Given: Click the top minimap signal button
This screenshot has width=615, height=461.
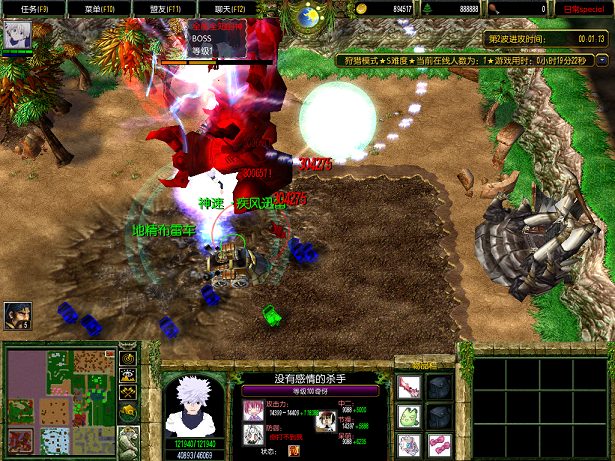Looking at the screenshot, I should [x=128, y=358].
